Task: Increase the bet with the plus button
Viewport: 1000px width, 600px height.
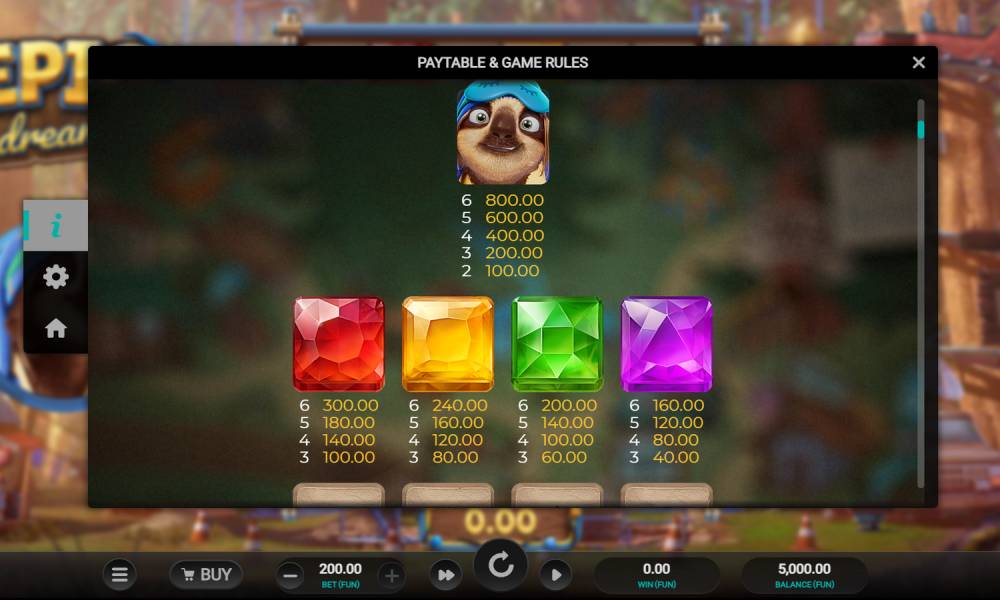Action: [x=392, y=575]
